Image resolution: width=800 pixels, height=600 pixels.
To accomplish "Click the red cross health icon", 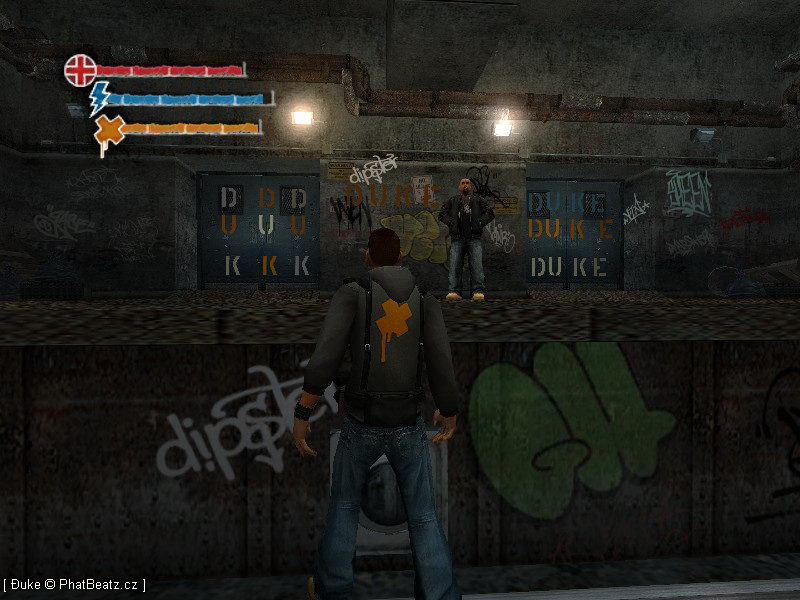I will click(x=80, y=70).
